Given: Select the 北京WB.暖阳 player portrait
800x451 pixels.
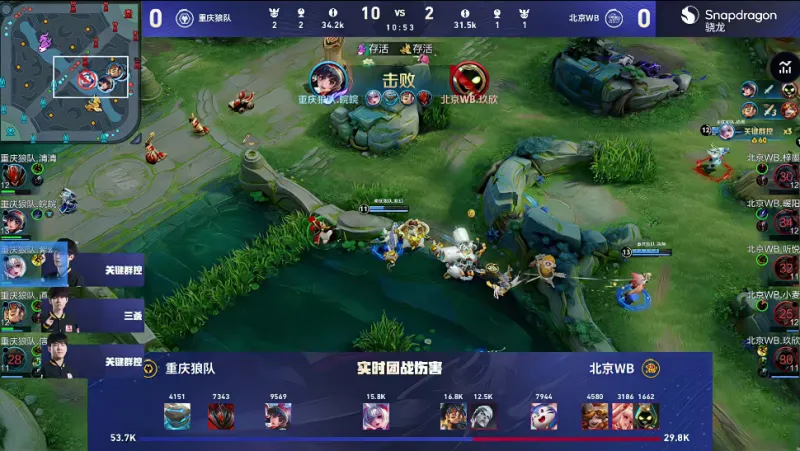Looking at the screenshot, I should point(784,221).
